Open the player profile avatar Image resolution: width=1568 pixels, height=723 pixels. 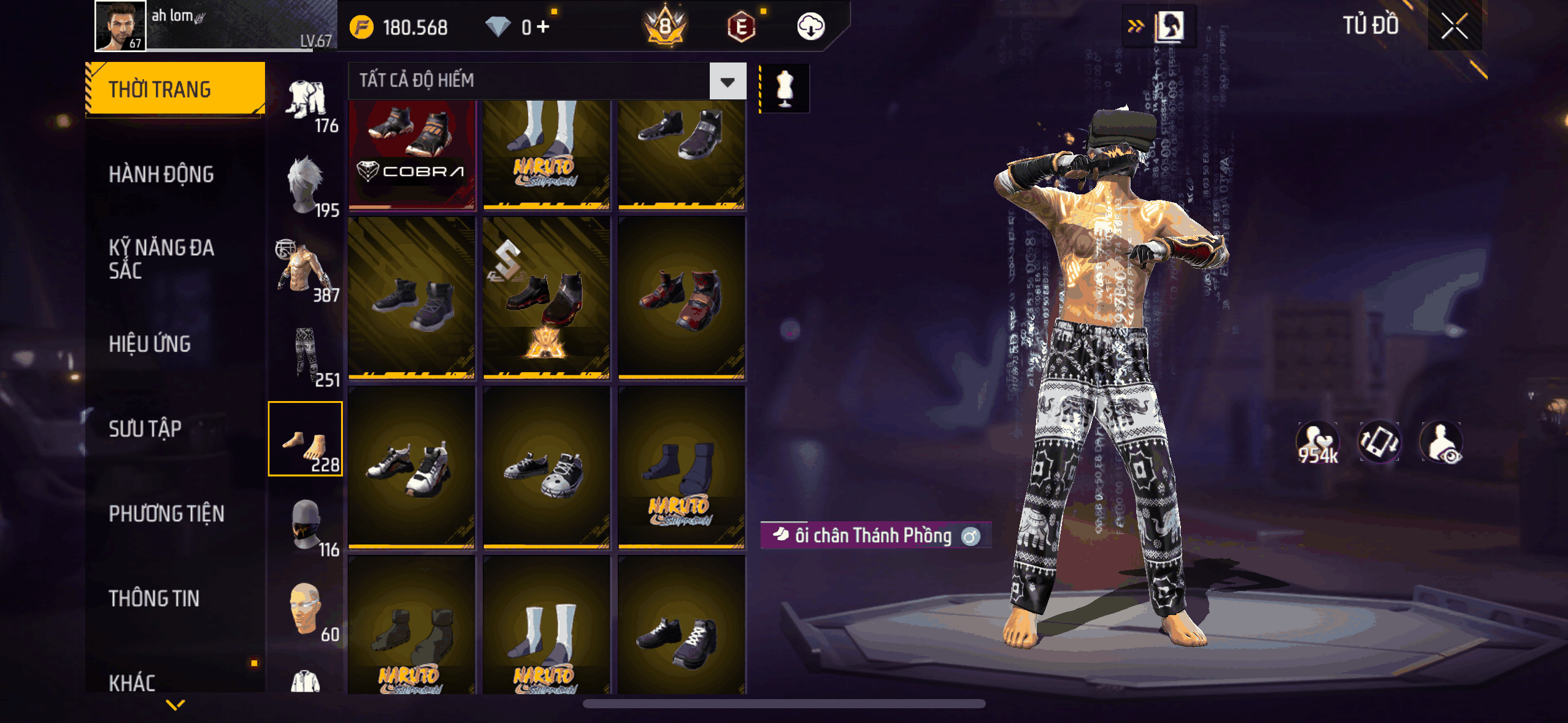[120, 26]
